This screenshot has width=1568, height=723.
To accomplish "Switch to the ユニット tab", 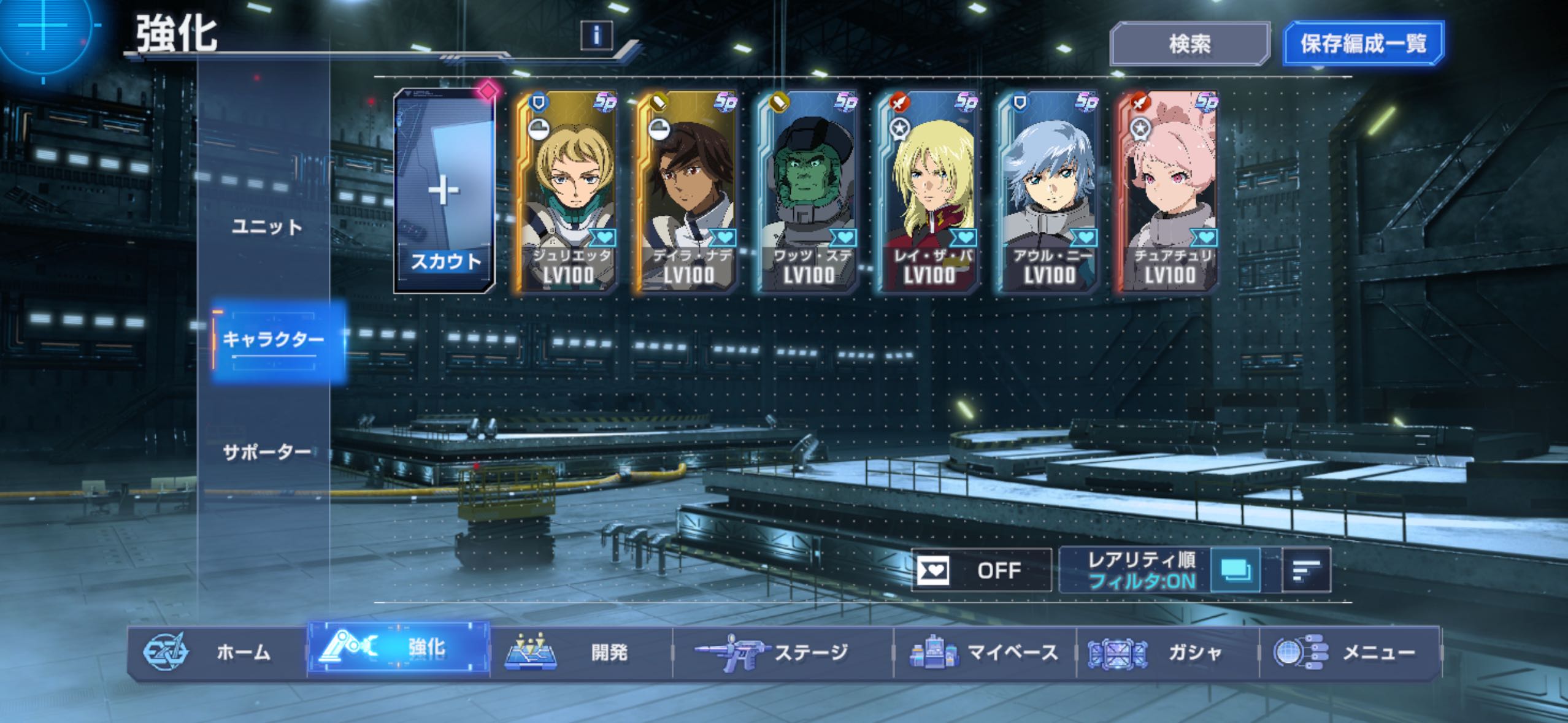I will tap(267, 228).
